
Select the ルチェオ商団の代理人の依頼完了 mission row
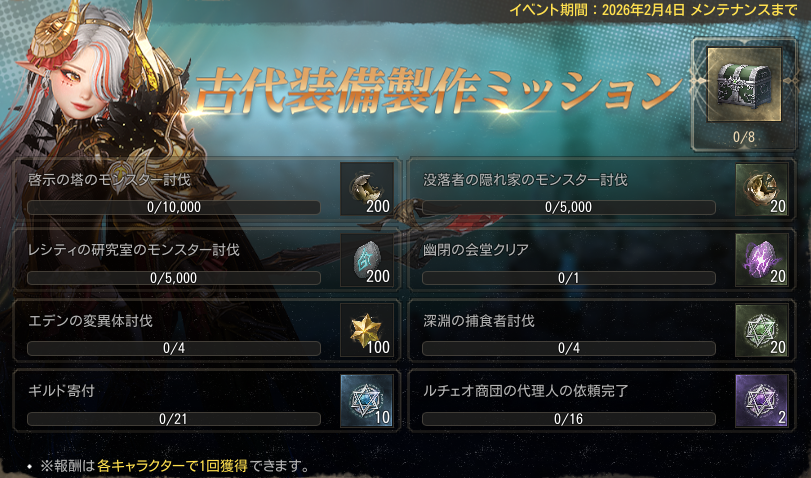[570, 401]
